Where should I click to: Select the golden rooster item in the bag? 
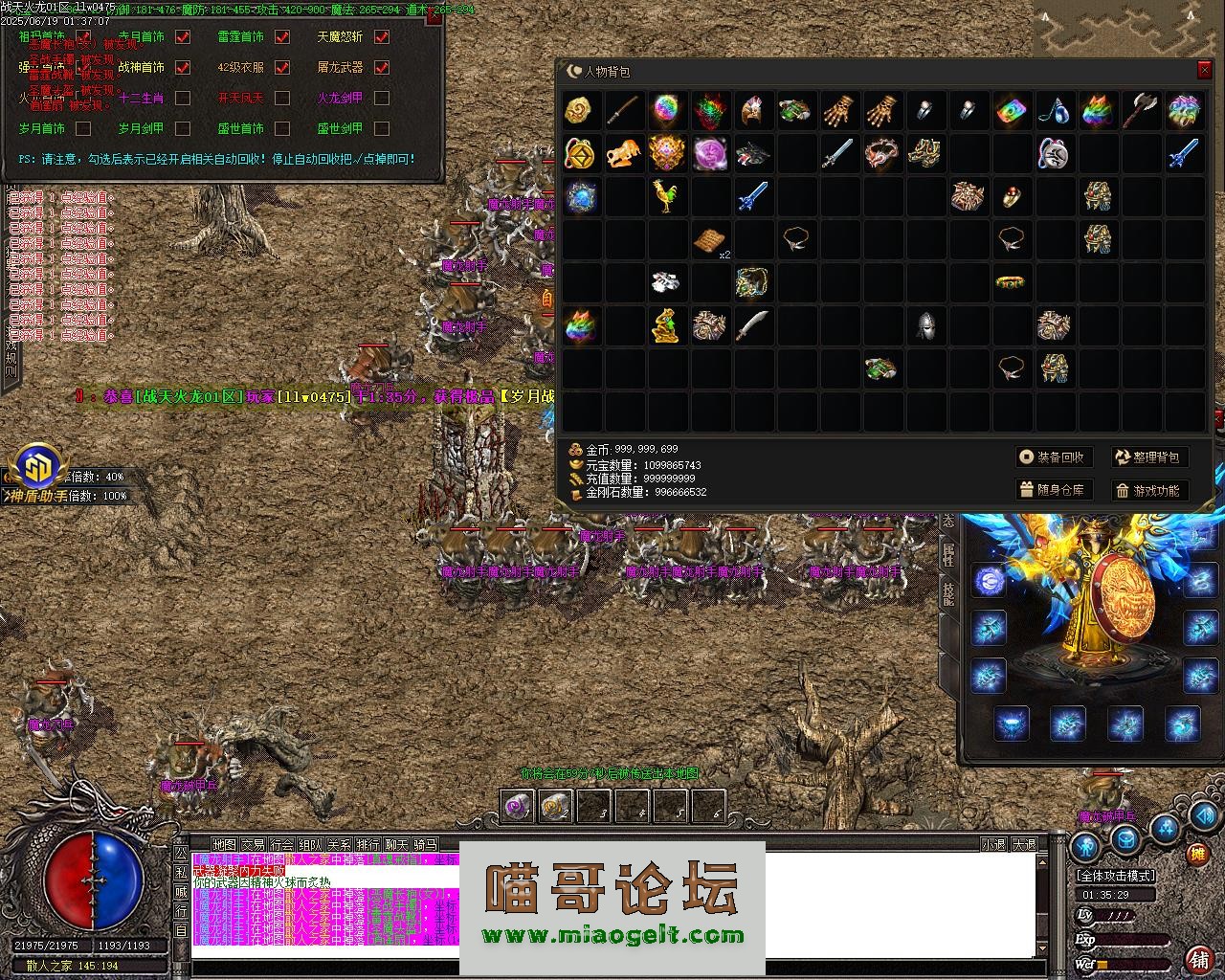tap(665, 196)
